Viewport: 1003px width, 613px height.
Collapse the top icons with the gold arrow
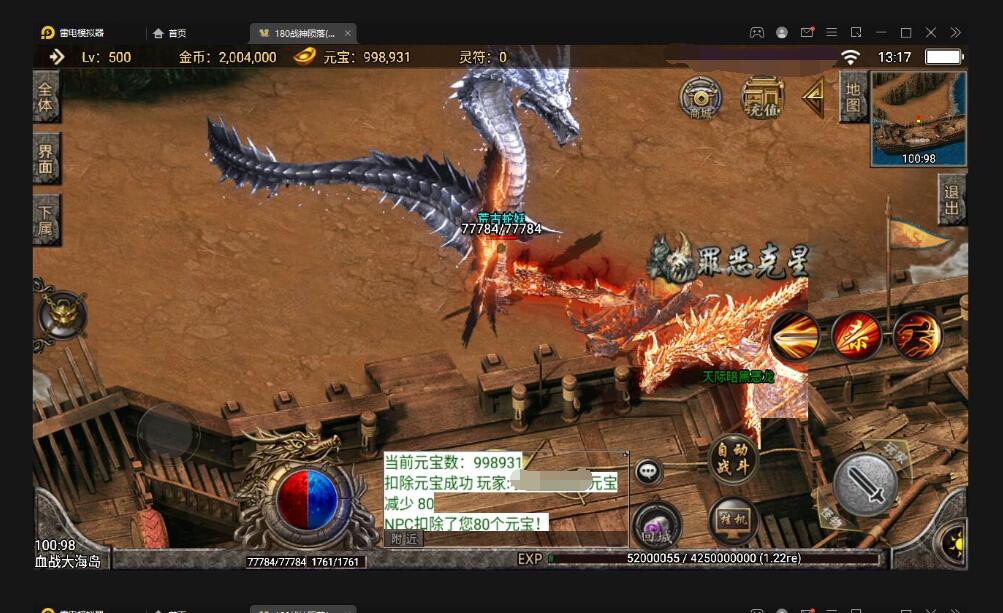tap(816, 97)
